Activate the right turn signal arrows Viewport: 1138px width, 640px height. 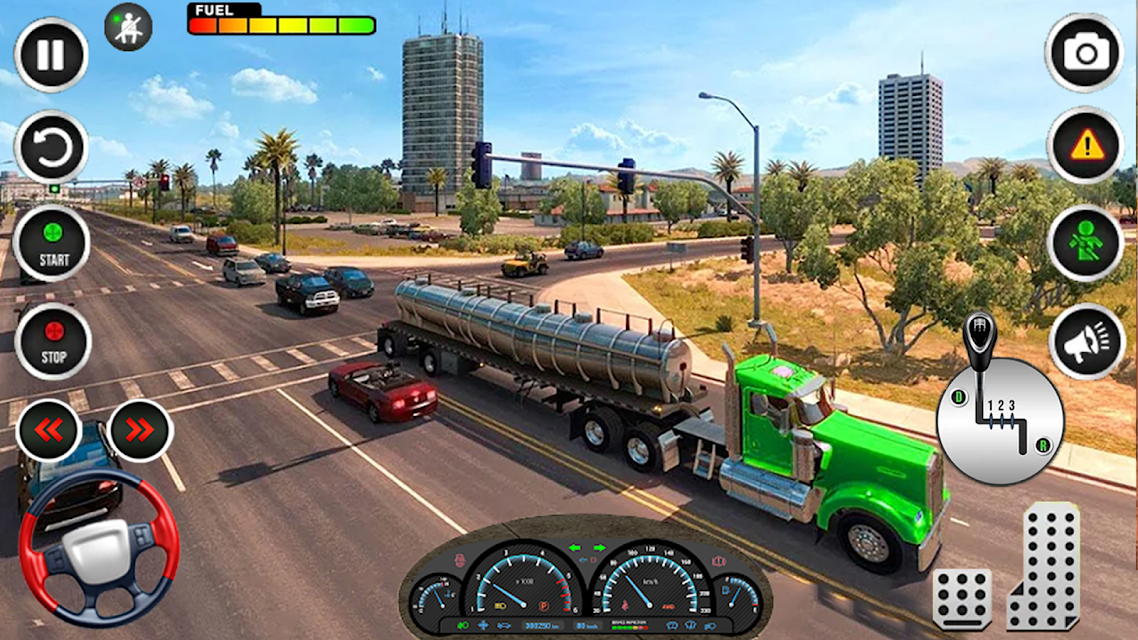coord(141,430)
